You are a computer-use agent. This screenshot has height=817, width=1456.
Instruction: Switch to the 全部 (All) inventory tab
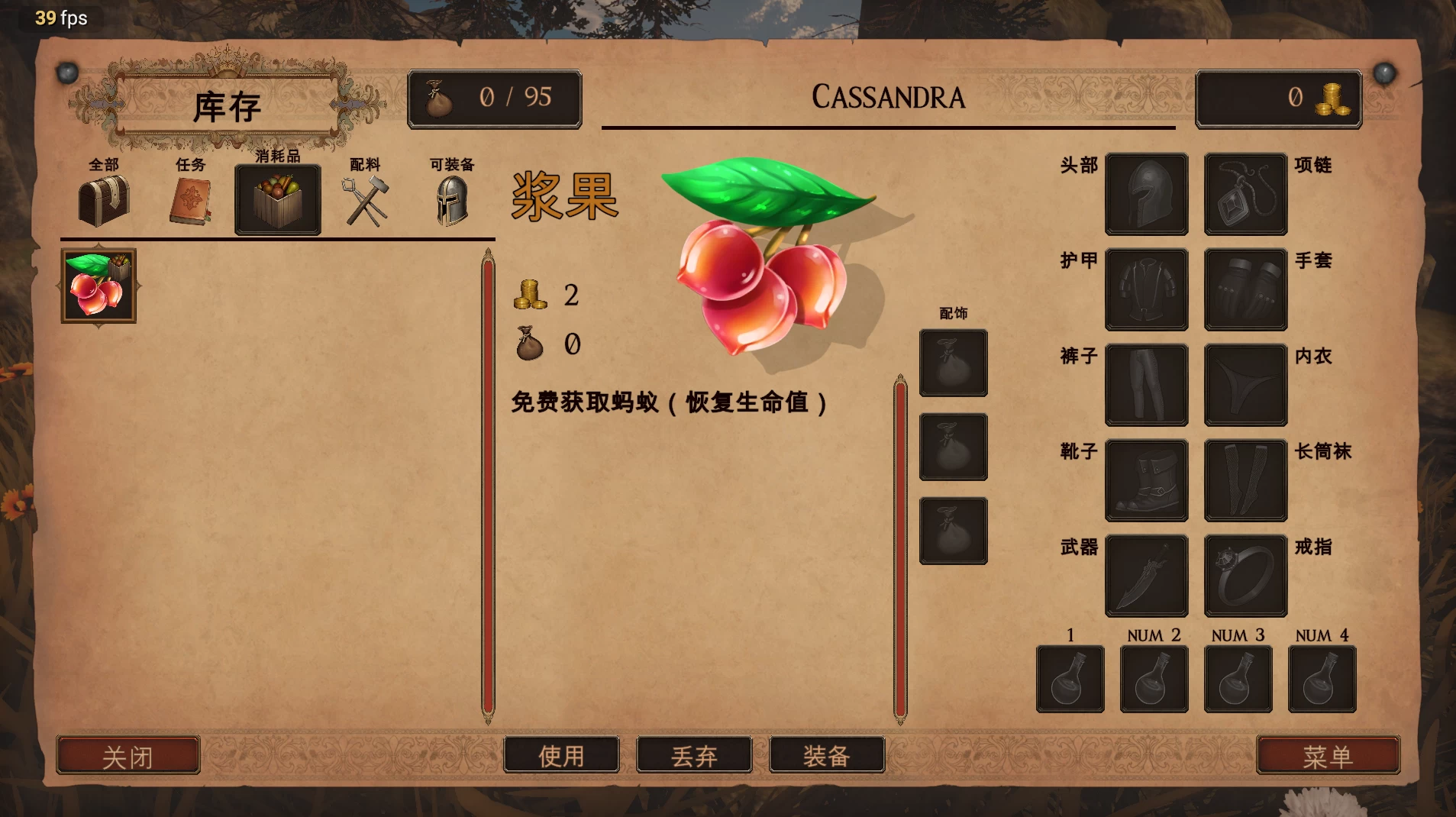coord(105,200)
